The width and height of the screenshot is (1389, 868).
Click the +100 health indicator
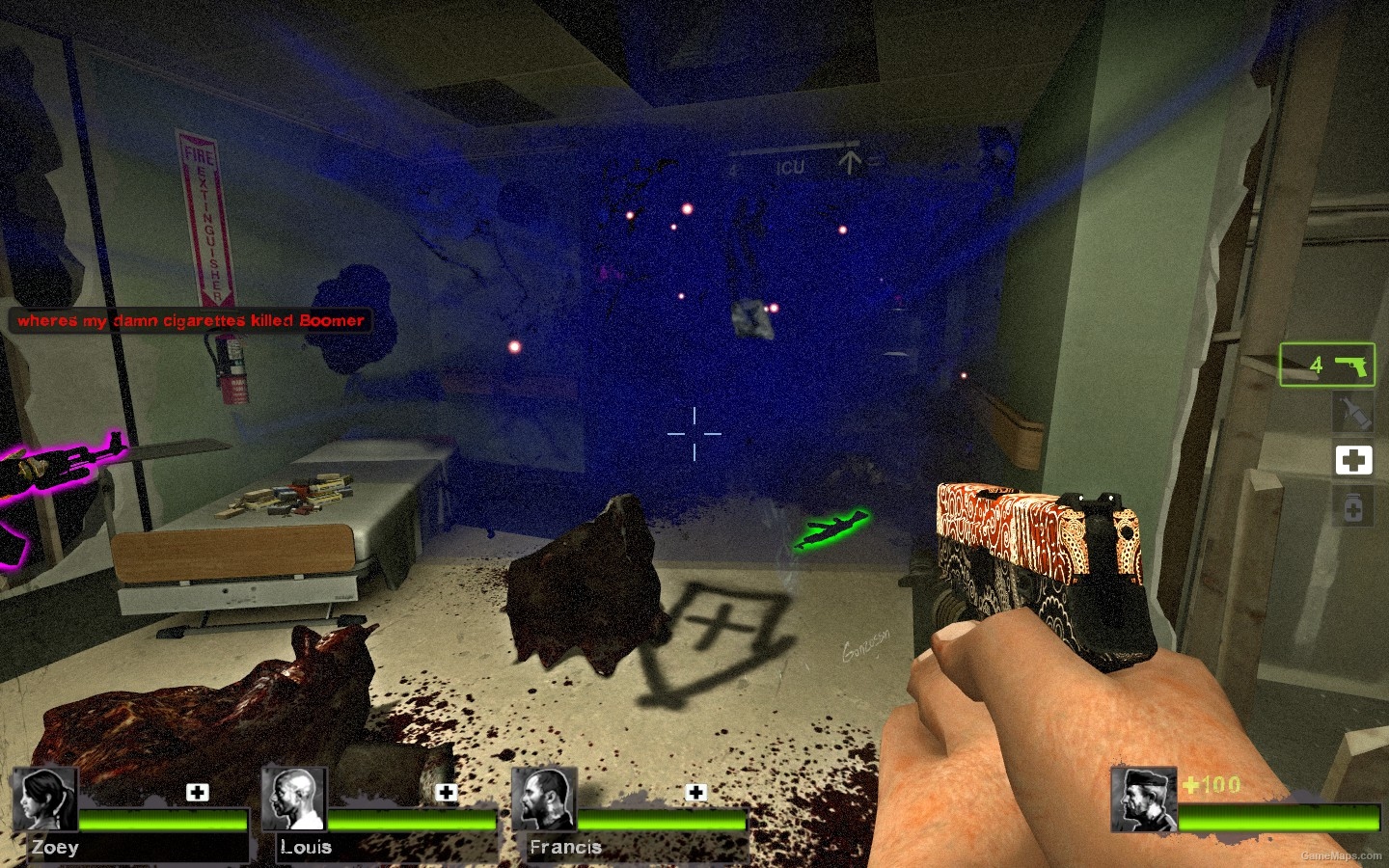tap(1212, 785)
